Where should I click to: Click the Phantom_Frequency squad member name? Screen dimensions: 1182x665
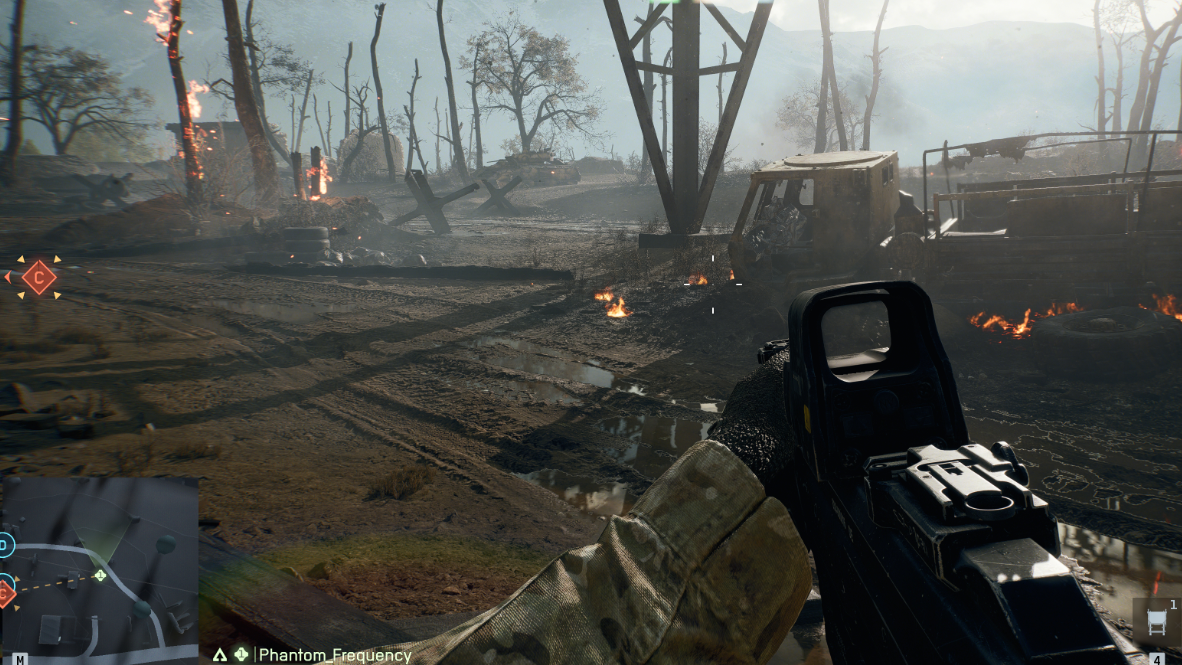(x=335, y=656)
